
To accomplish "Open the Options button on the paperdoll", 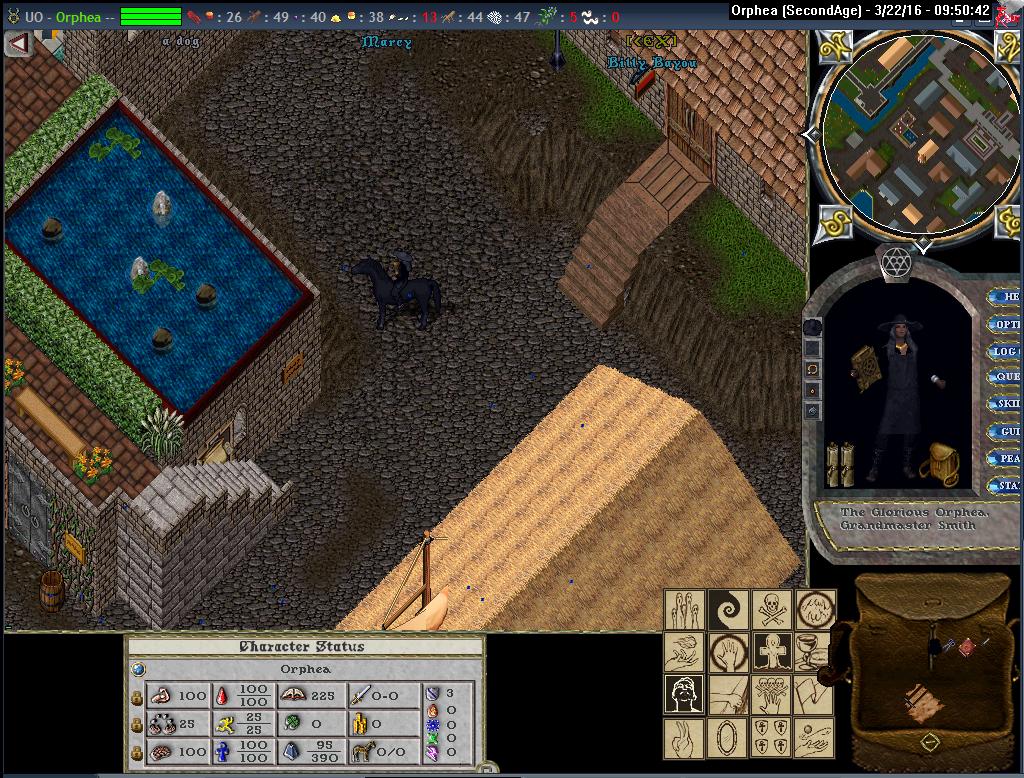I will [1005, 324].
